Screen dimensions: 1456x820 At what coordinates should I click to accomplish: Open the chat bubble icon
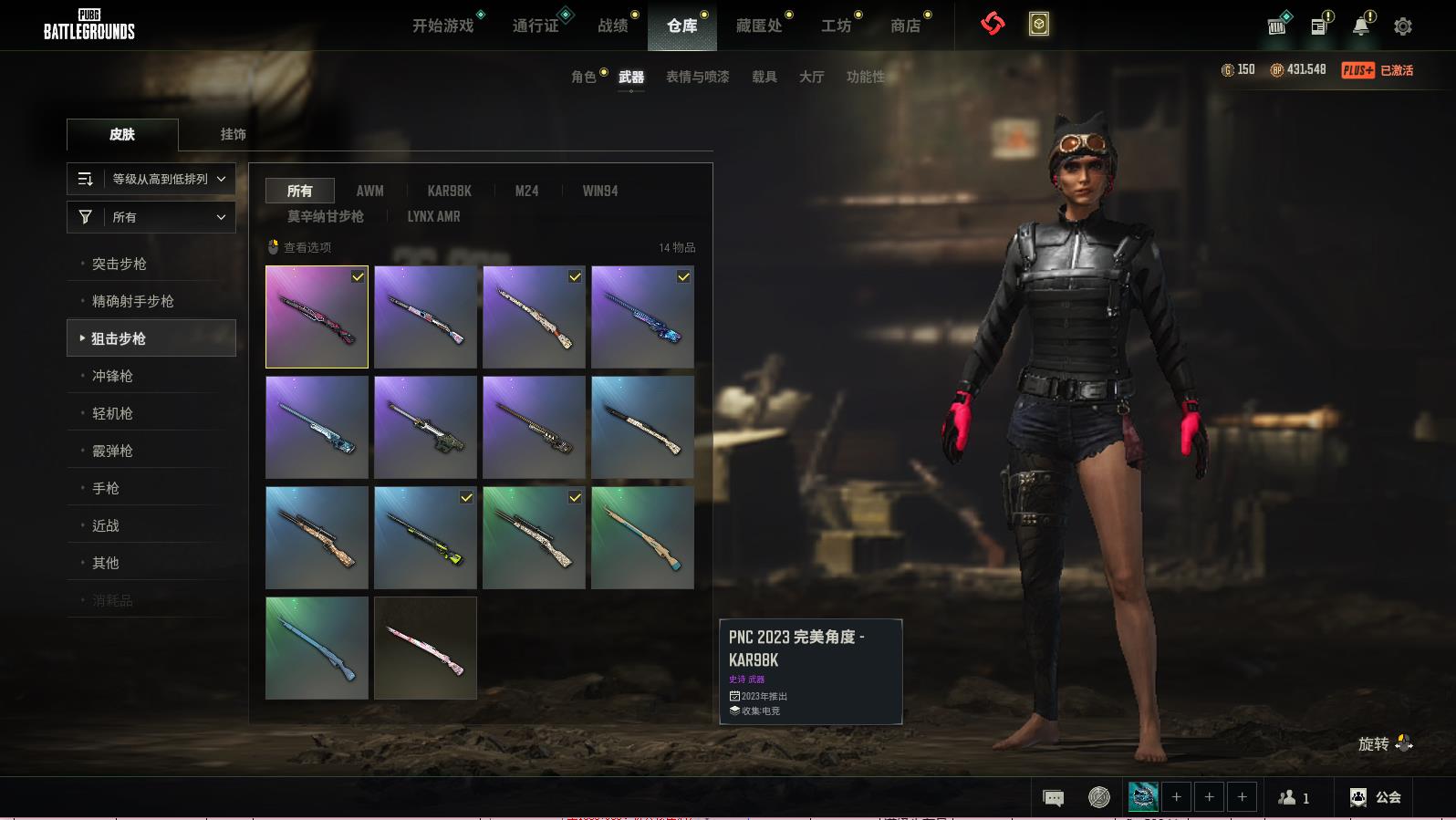pos(1054,798)
